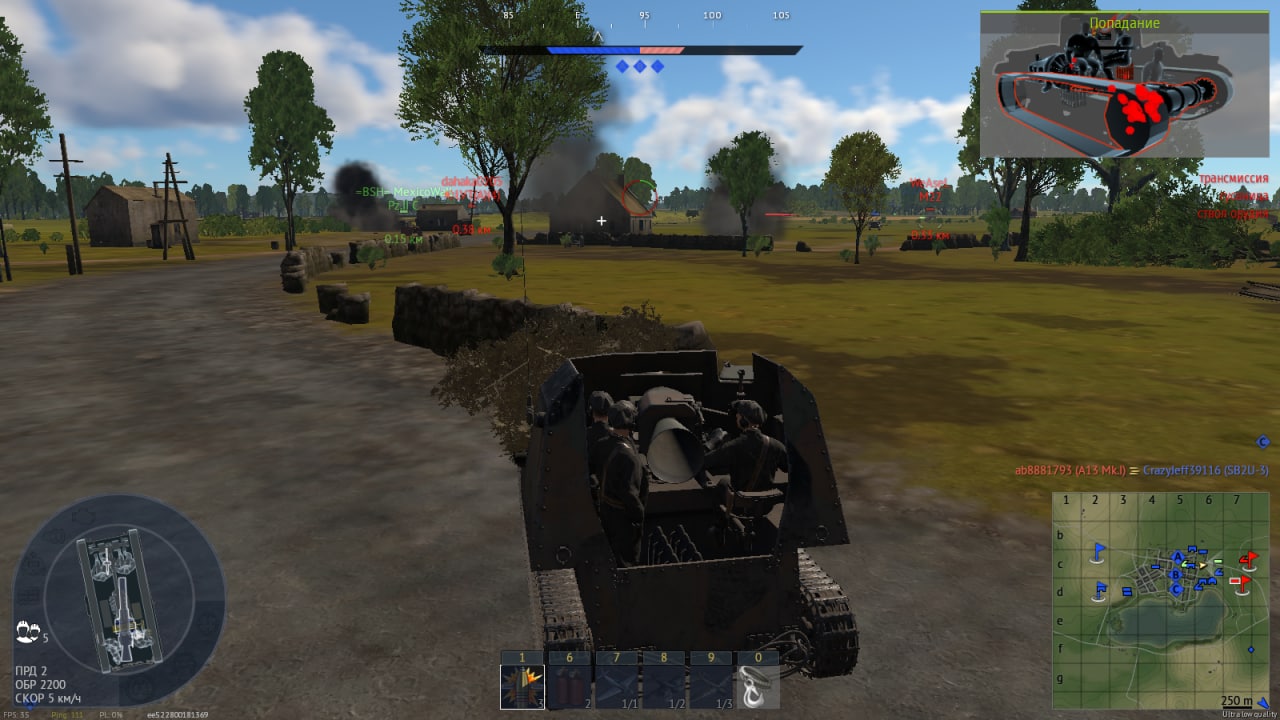Choose the red canisters in slot 6
Image resolution: width=1280 pixels, height=720 pixels.
570,686
